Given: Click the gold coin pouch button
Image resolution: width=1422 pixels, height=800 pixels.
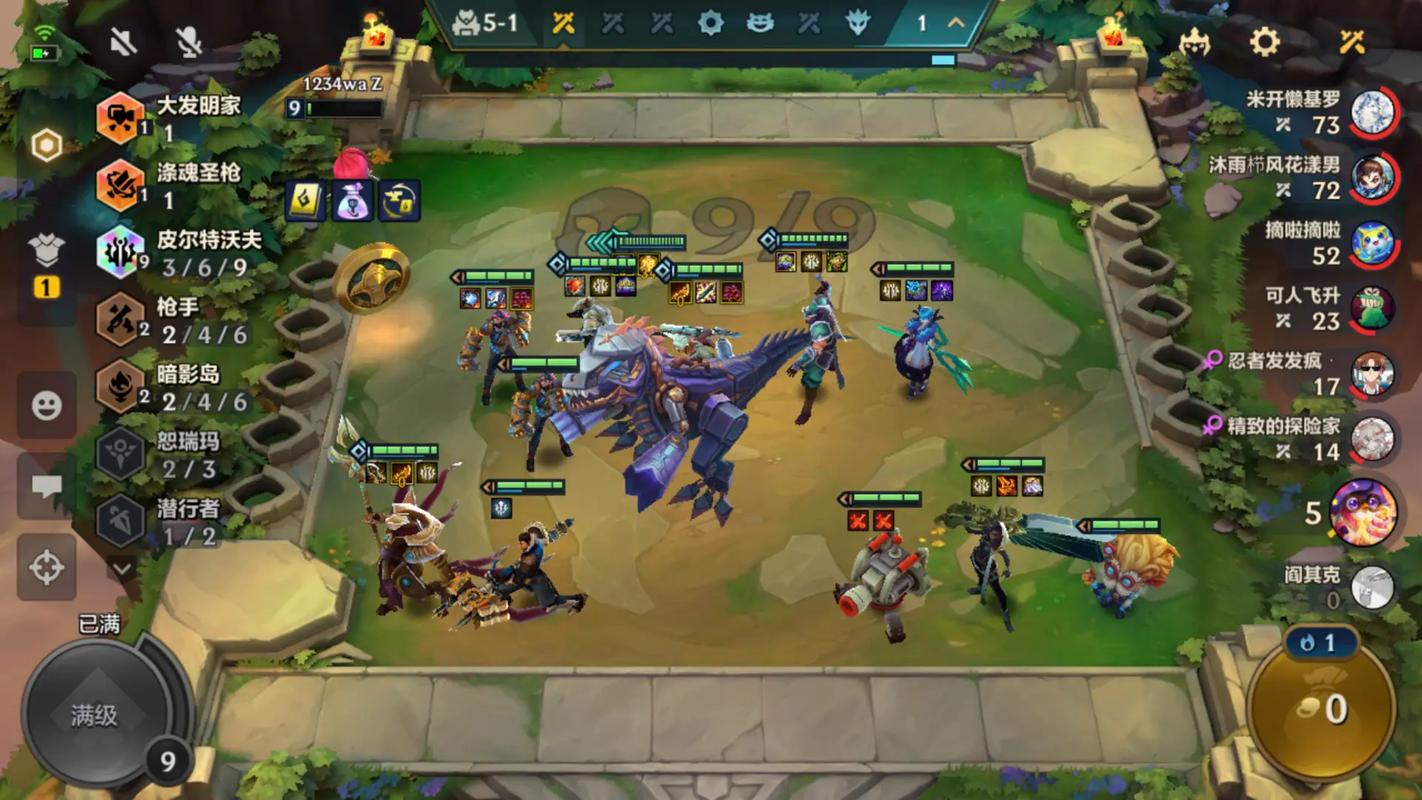Looking at the screenshot, I should coord(1322,709).
